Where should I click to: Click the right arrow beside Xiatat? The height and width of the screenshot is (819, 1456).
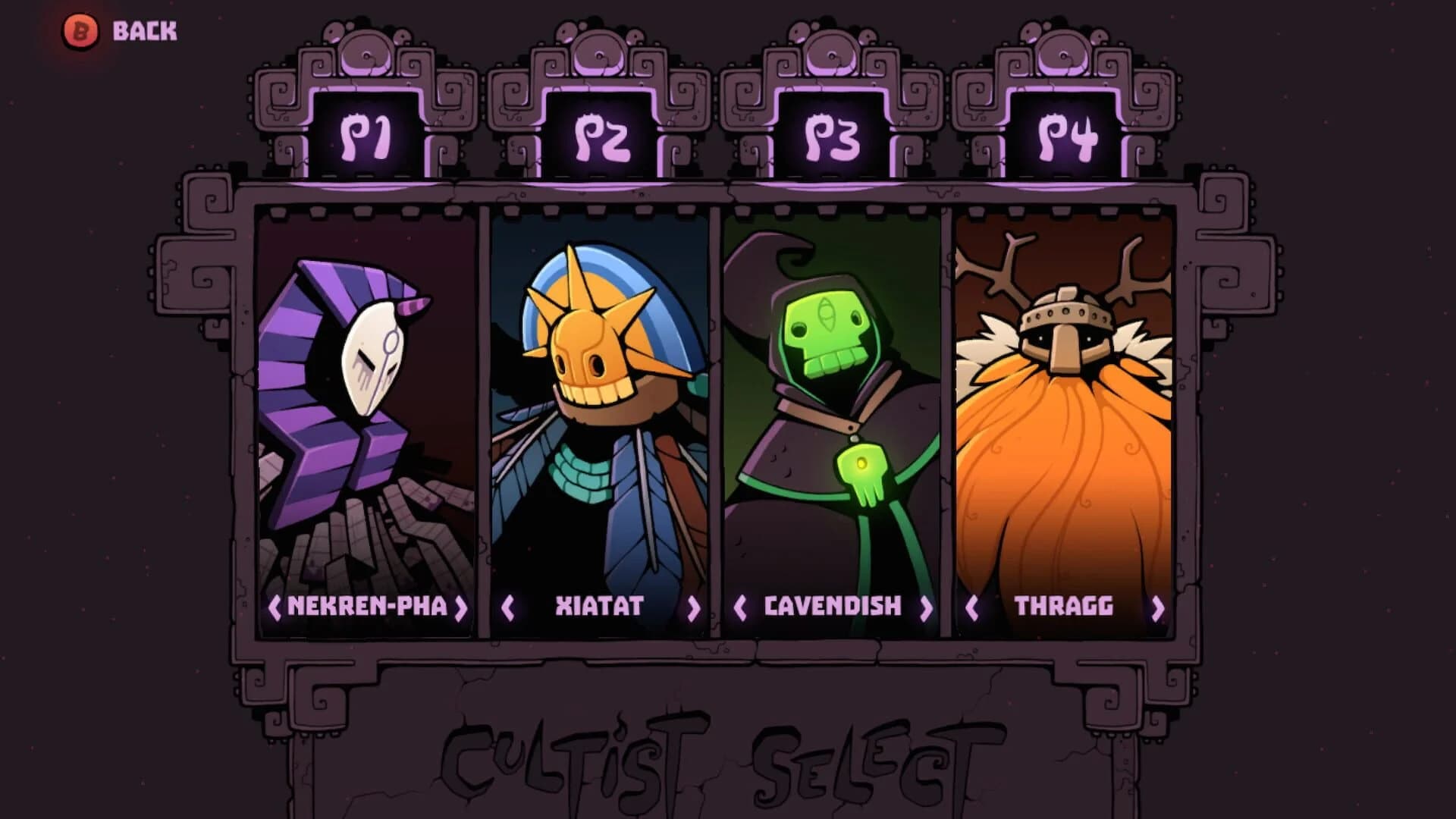coord(694,607)
